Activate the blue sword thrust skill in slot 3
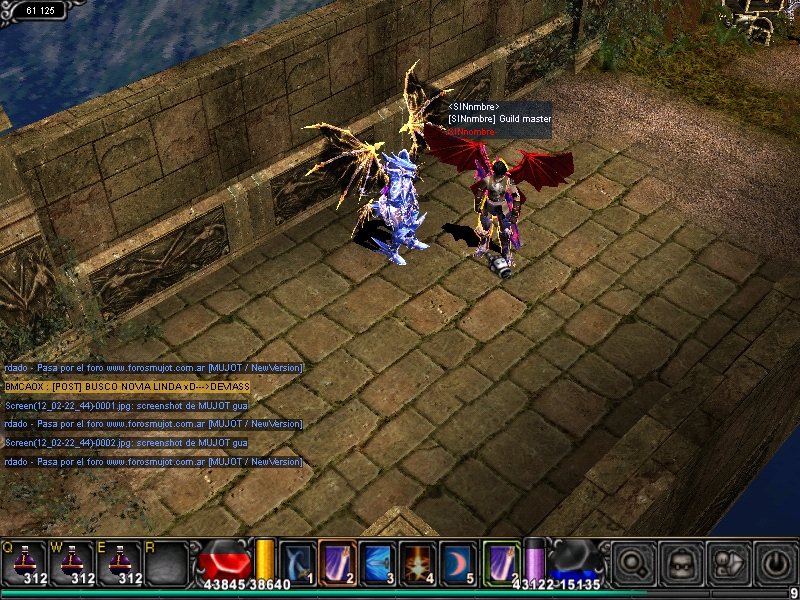Screen dimensions: 800x600 377,561
